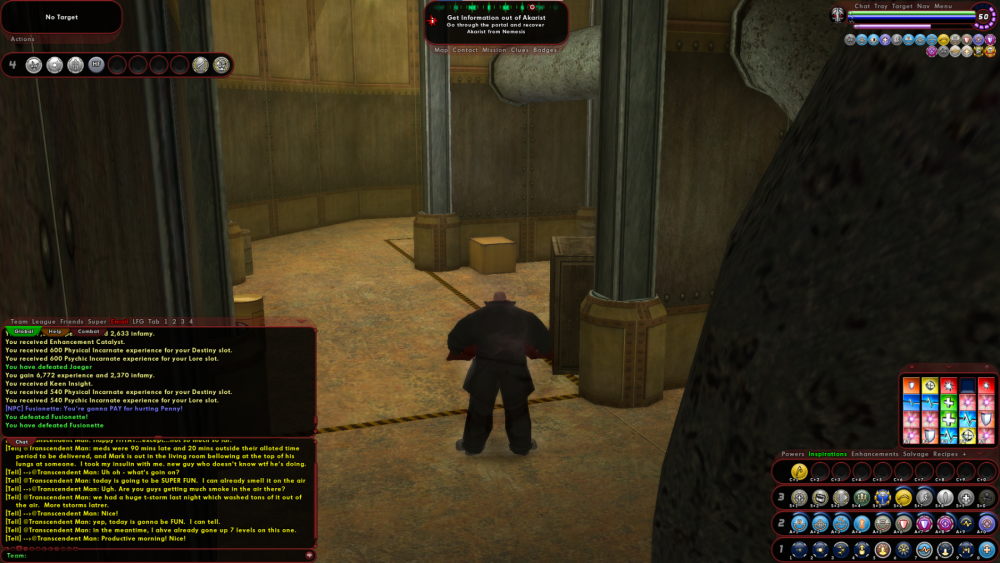Select the Global chat tab
1000x563 pixels.
tap(24, 331)
